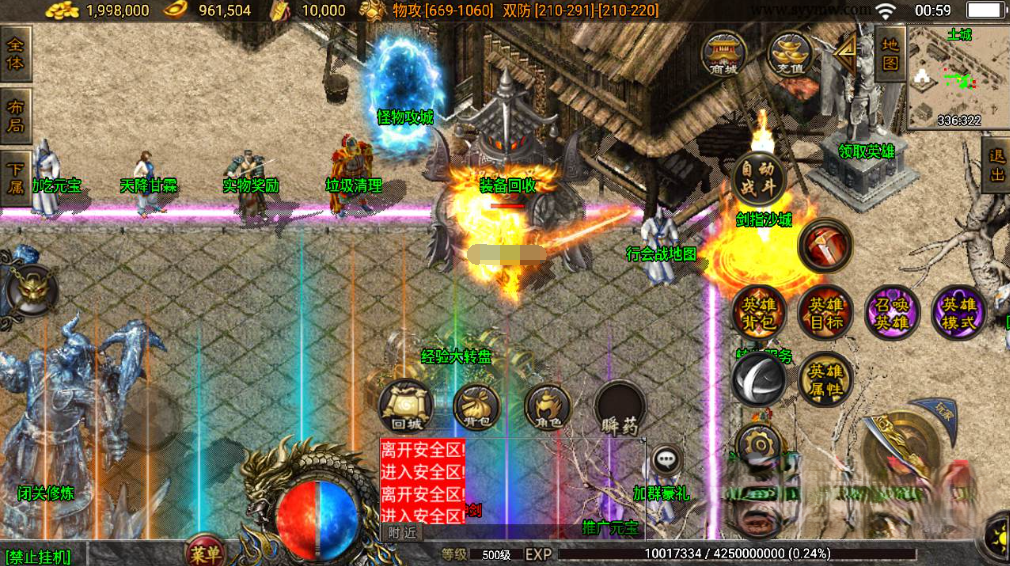Select the 英雄目标 hero target button
1010x566 pixels.
tap(825, 312)
